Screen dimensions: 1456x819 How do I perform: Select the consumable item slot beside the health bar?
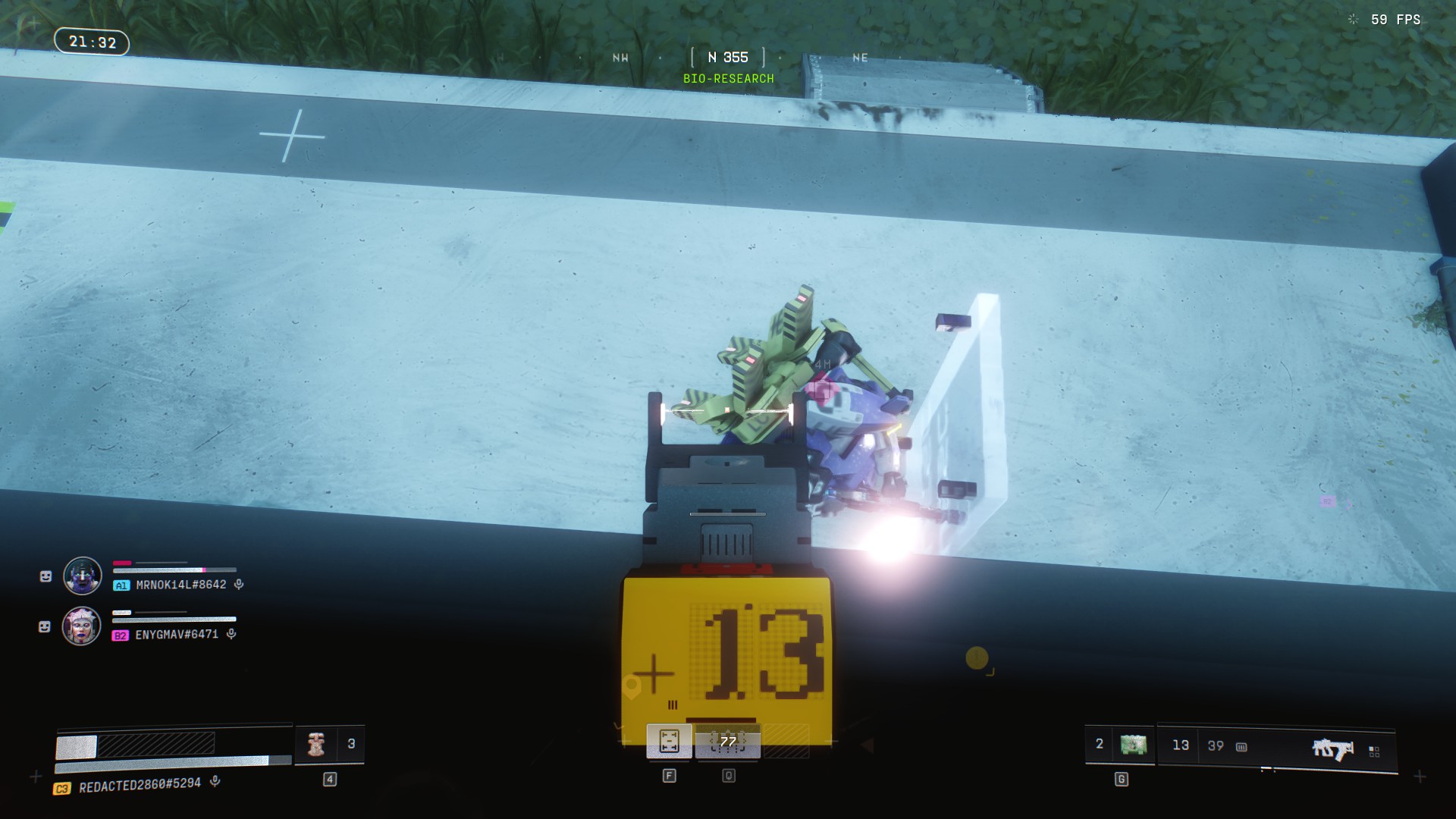[316, 745]
